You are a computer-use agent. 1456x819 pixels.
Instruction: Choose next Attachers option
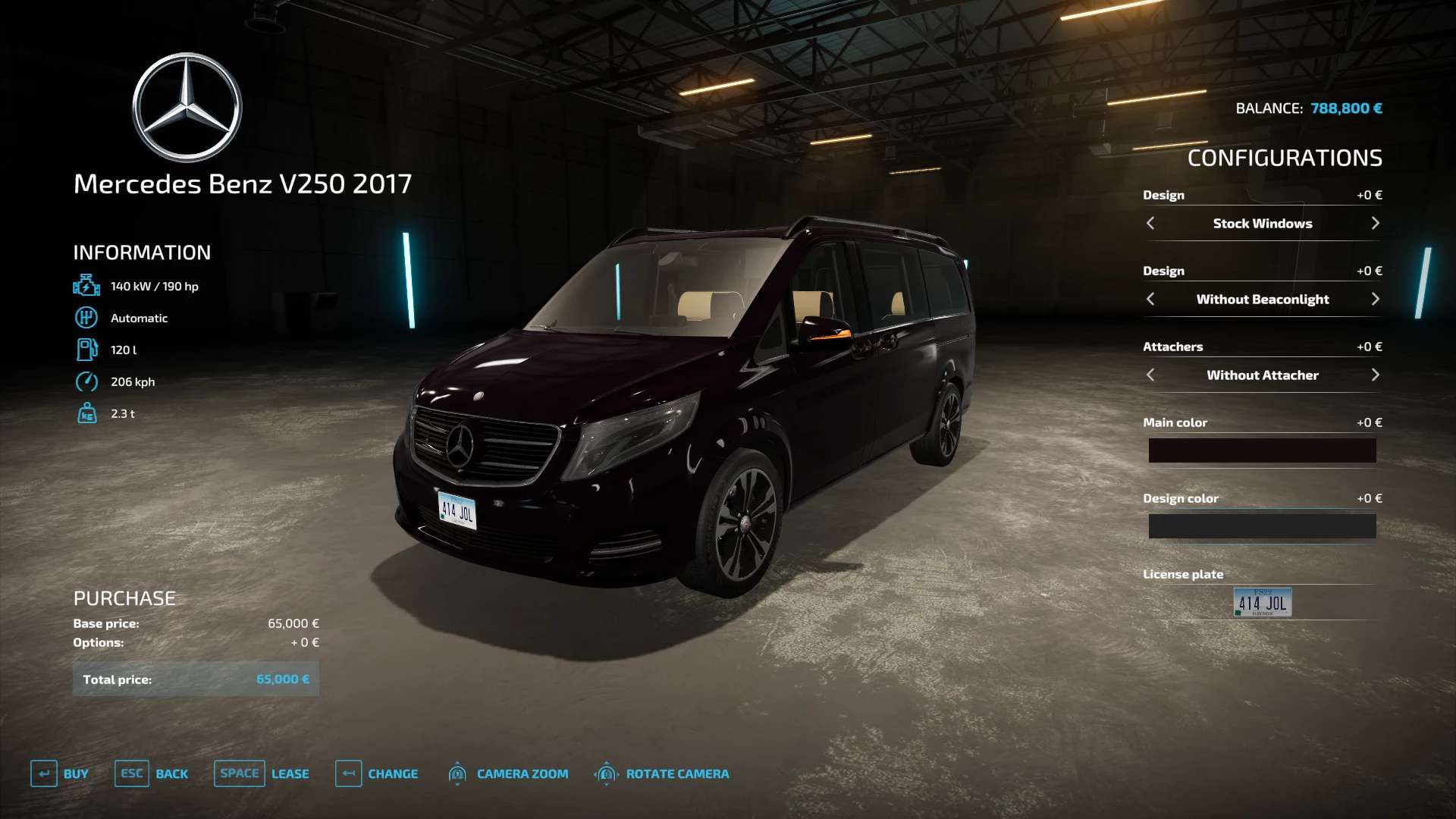[x=1375, y=375]
